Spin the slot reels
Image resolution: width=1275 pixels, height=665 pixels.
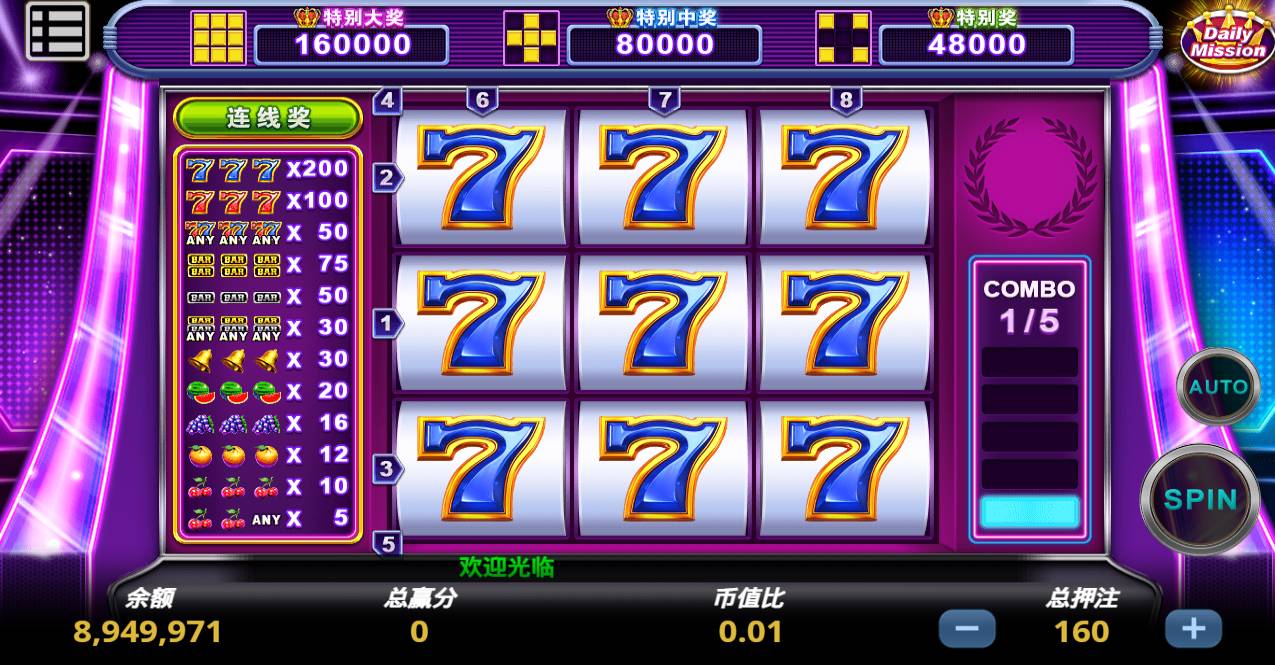1200,499
